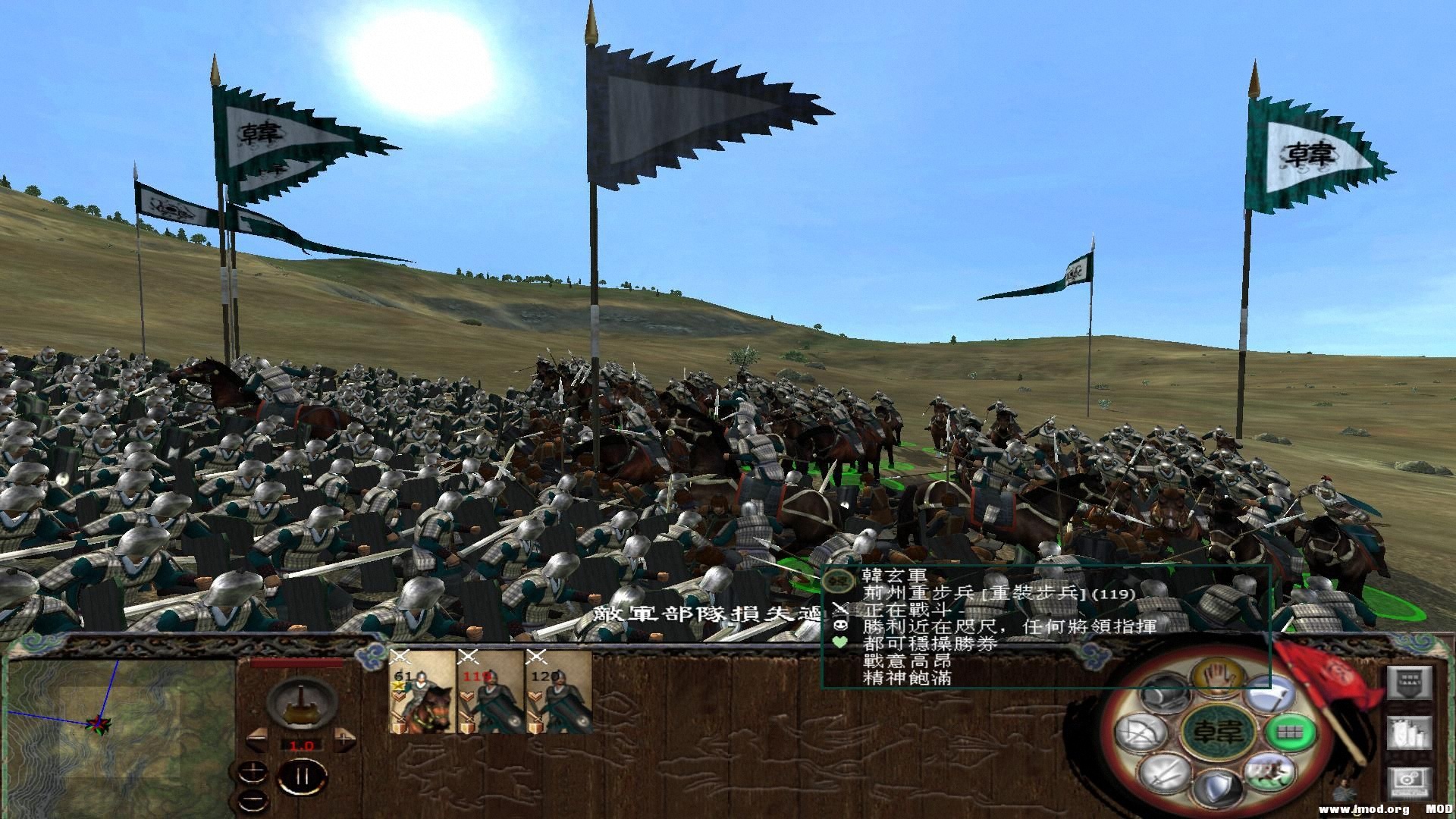Enable fire at will with bow icon
The height and width of the screenshot is (819, 1456).
[1139, 733]
